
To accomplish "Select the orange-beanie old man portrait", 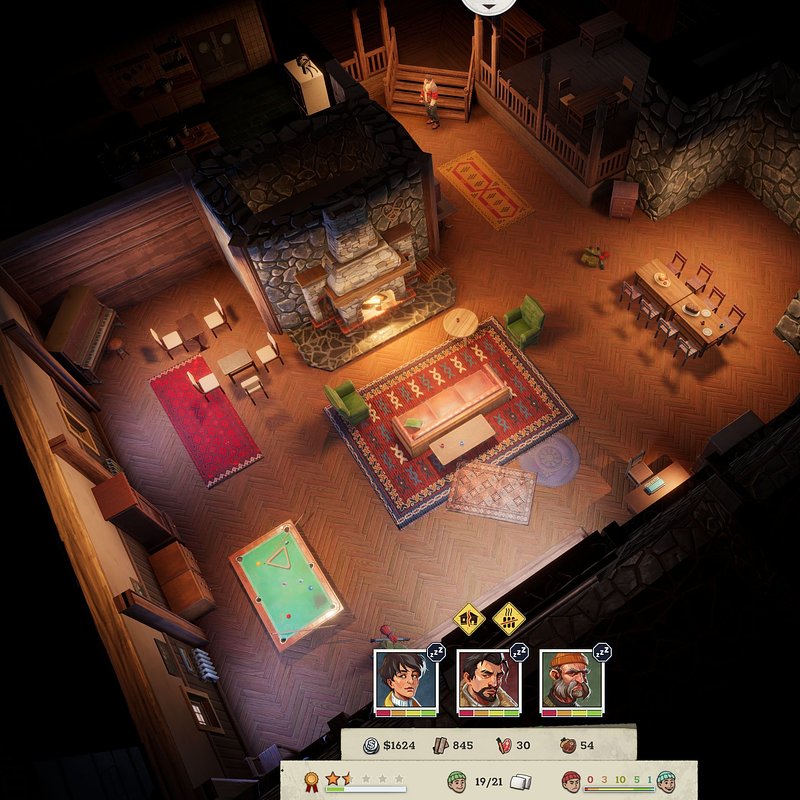I will pyautogui.click(x=571, y=680).
